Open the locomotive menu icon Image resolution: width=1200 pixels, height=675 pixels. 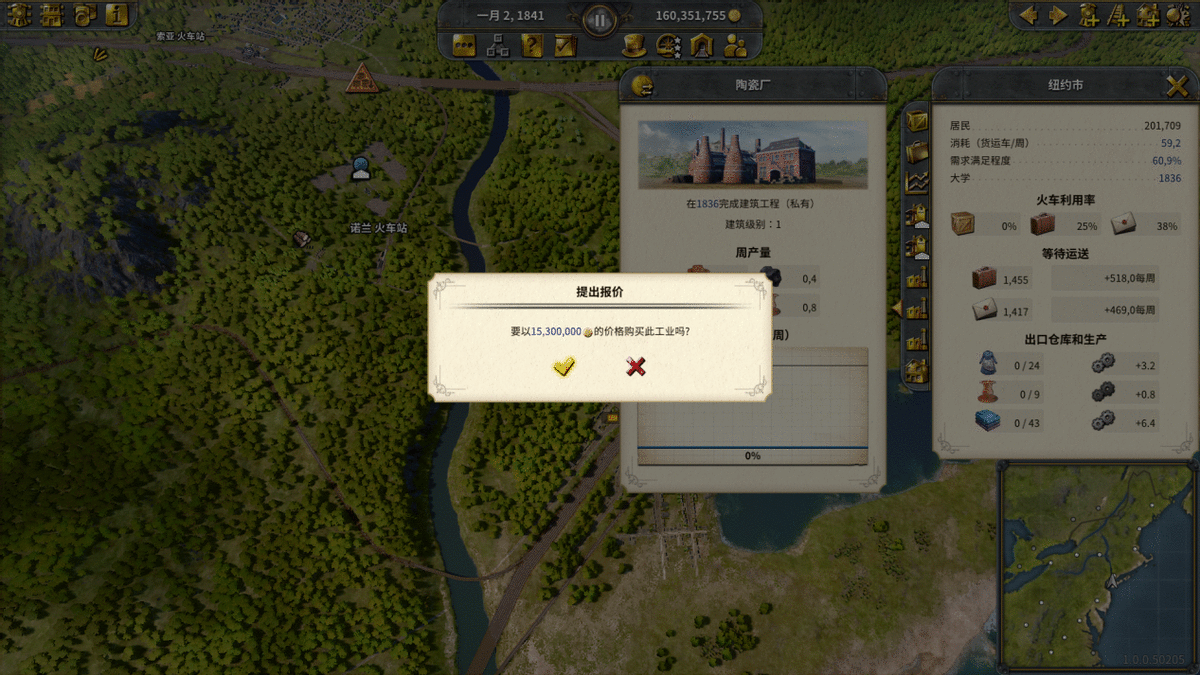(17, 15)
